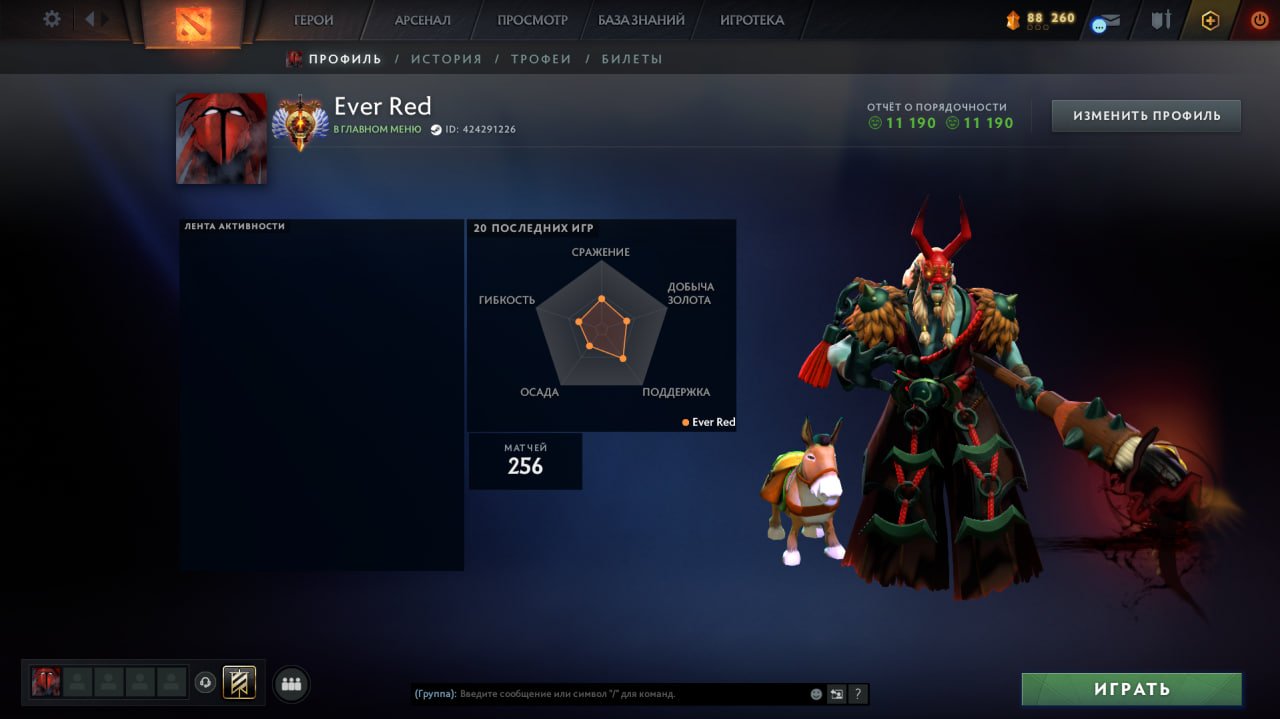Click the chat help question mark button
1280x719 pixels.
[857, 694]
